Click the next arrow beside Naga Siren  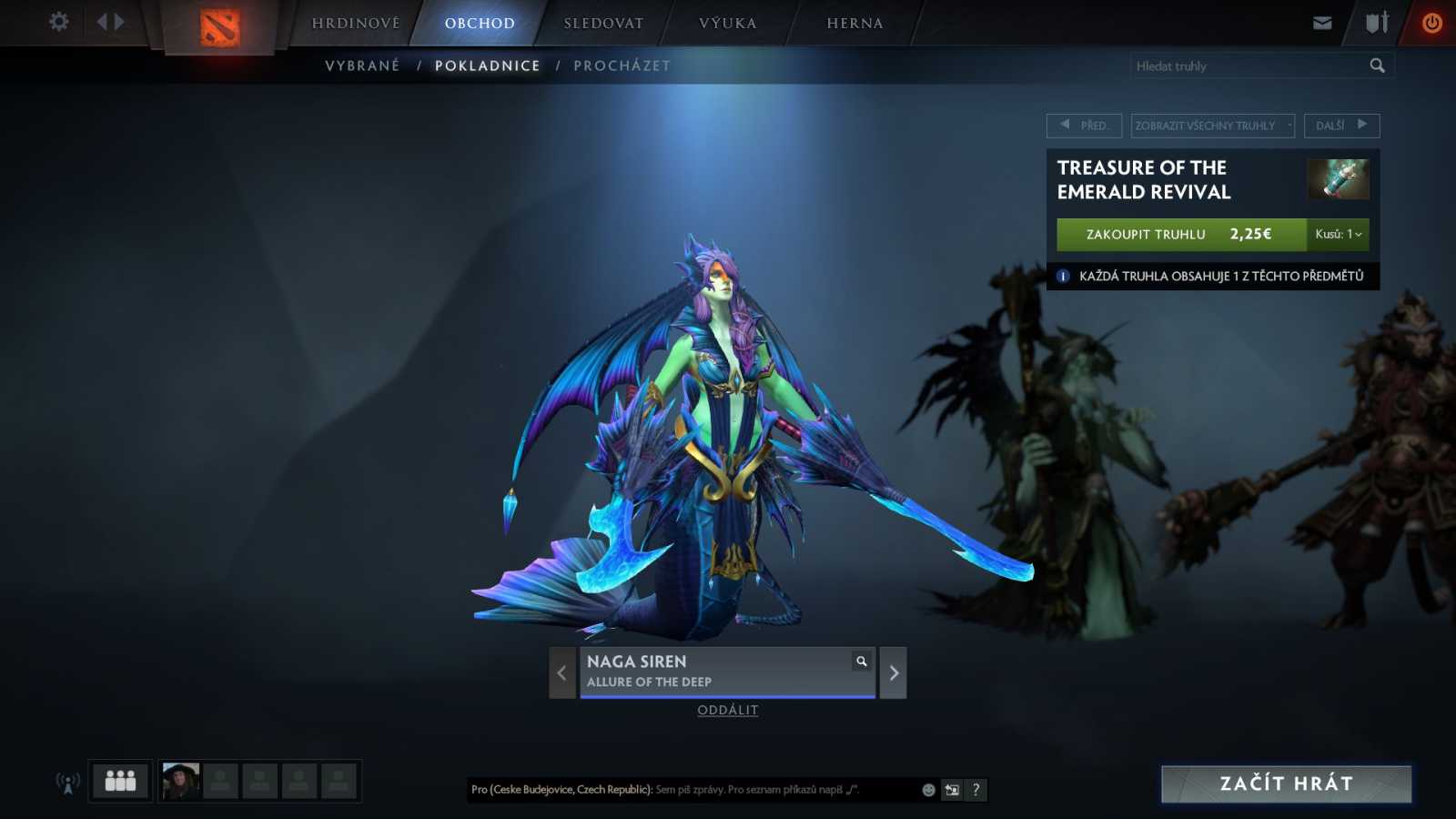892,672
